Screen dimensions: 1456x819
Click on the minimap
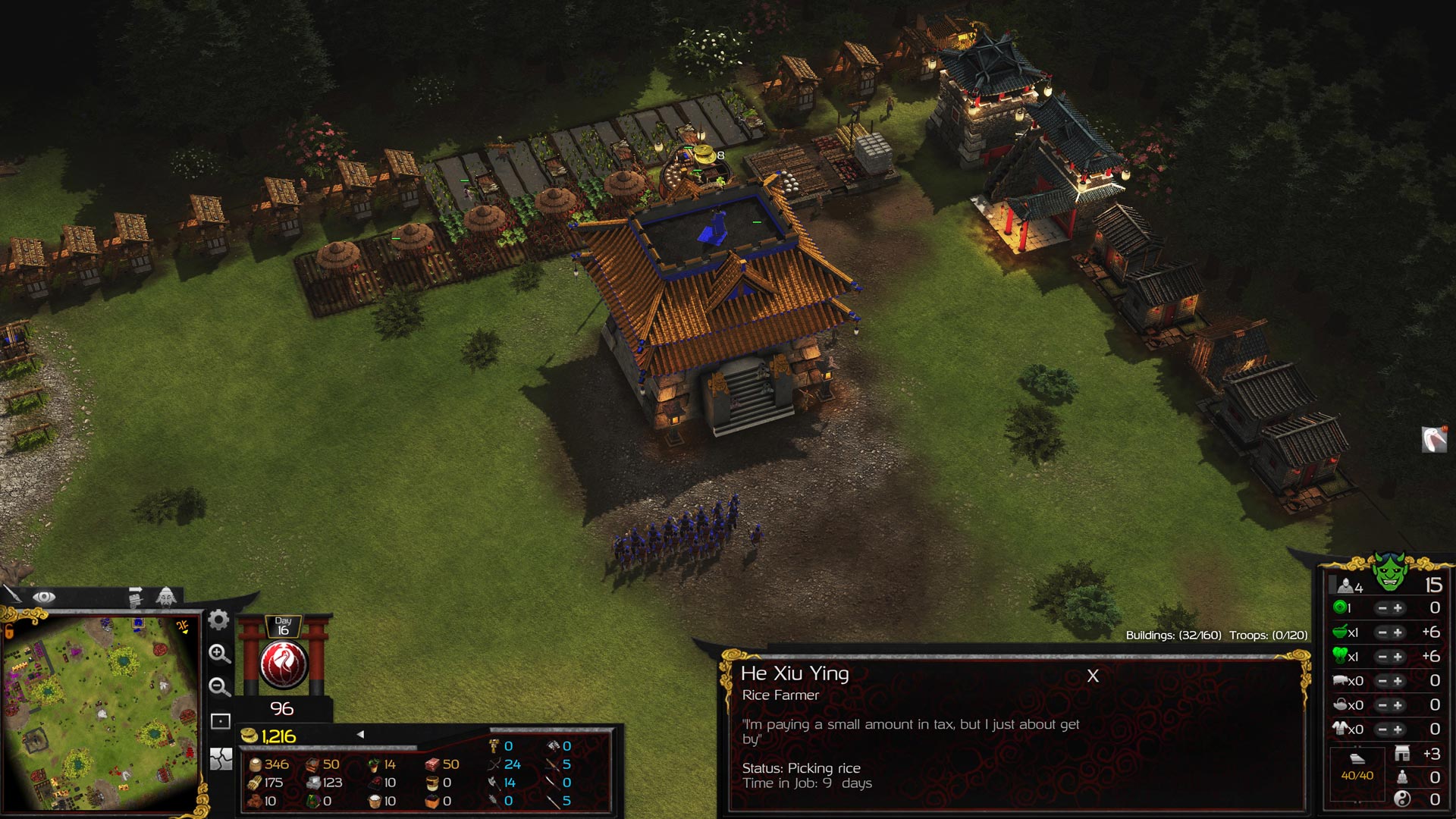coord(101,712)
